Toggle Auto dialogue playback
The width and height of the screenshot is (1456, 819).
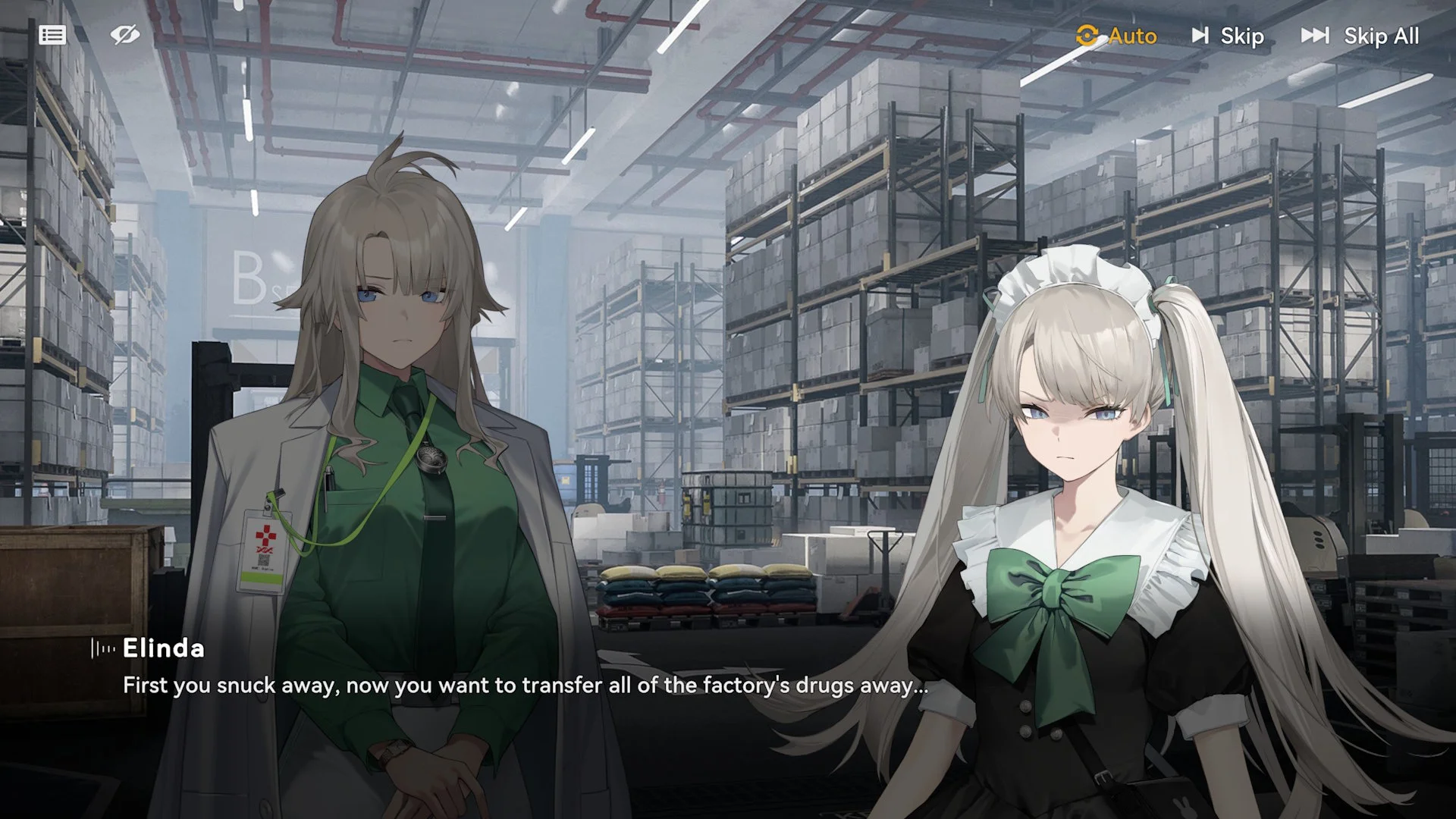pos(1116,36)
